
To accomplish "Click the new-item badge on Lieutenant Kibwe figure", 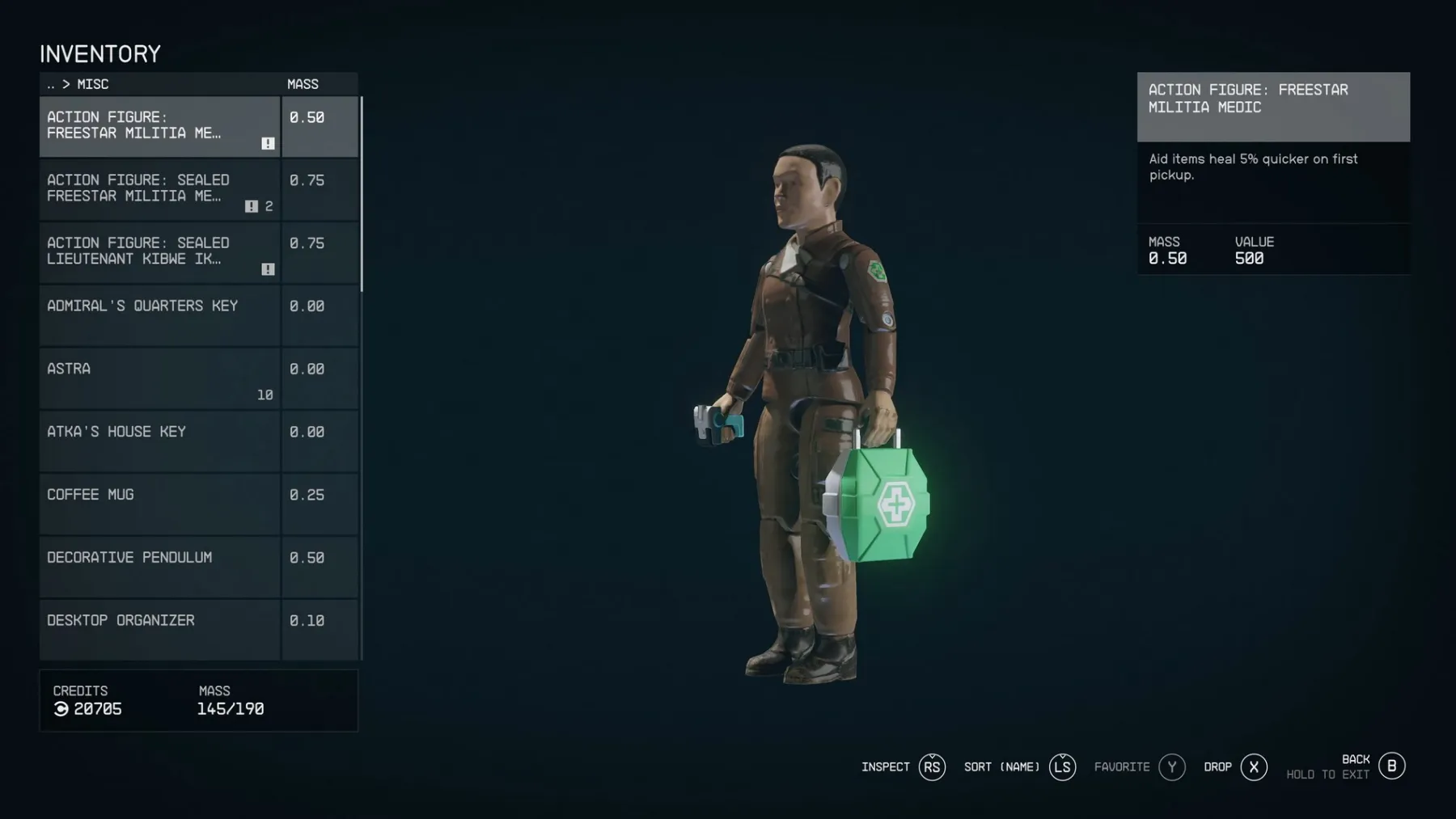I will pyautogui.click(x=268, y=267).
